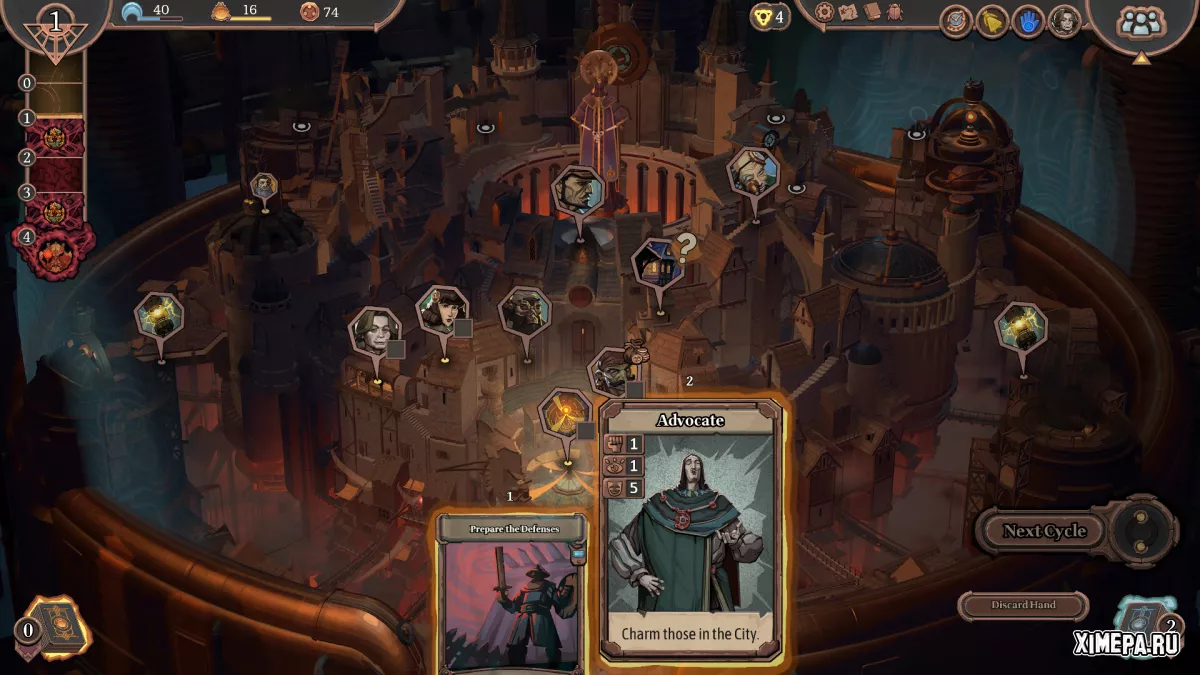1200x675 pixels.
Task: Open the journal book icon
Action: point(871,12)
